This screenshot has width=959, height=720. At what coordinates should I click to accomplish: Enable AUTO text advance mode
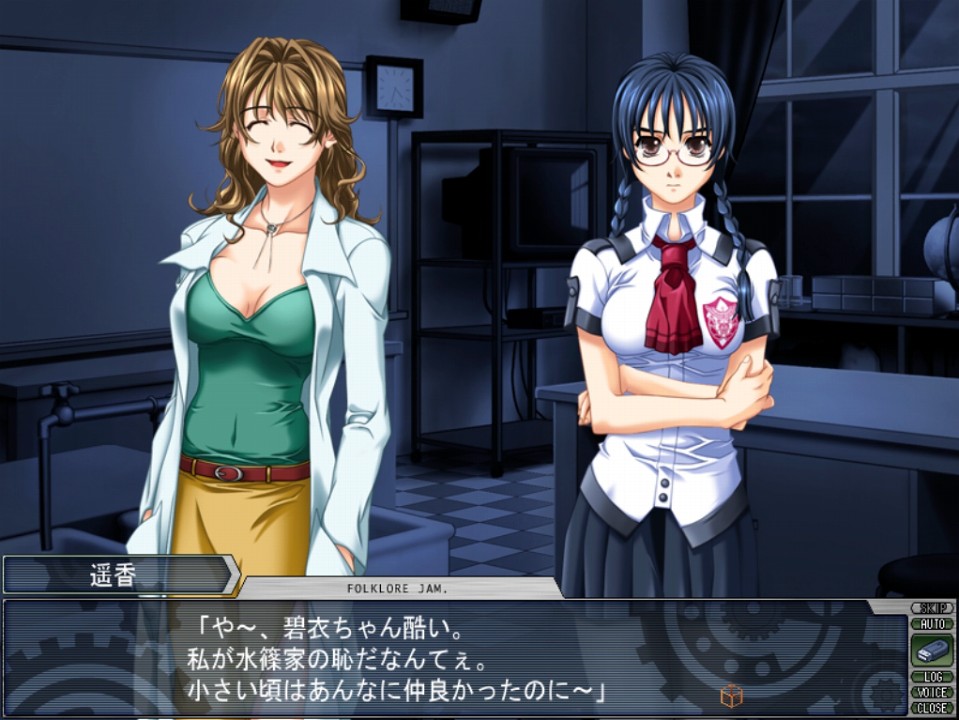point(931,623)
